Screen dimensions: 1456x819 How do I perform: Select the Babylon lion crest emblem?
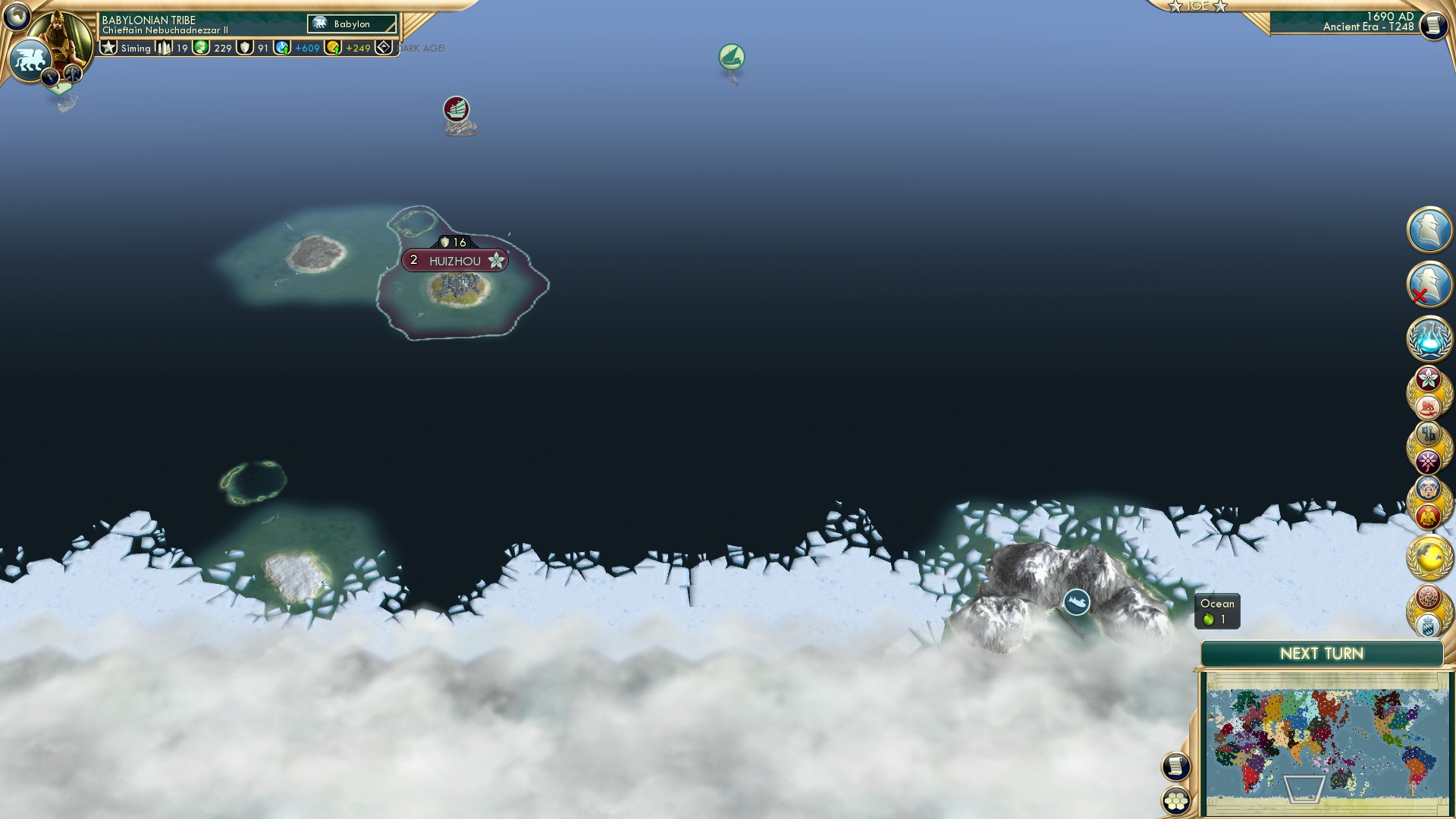pyautogui.click(x=30, y=59)
